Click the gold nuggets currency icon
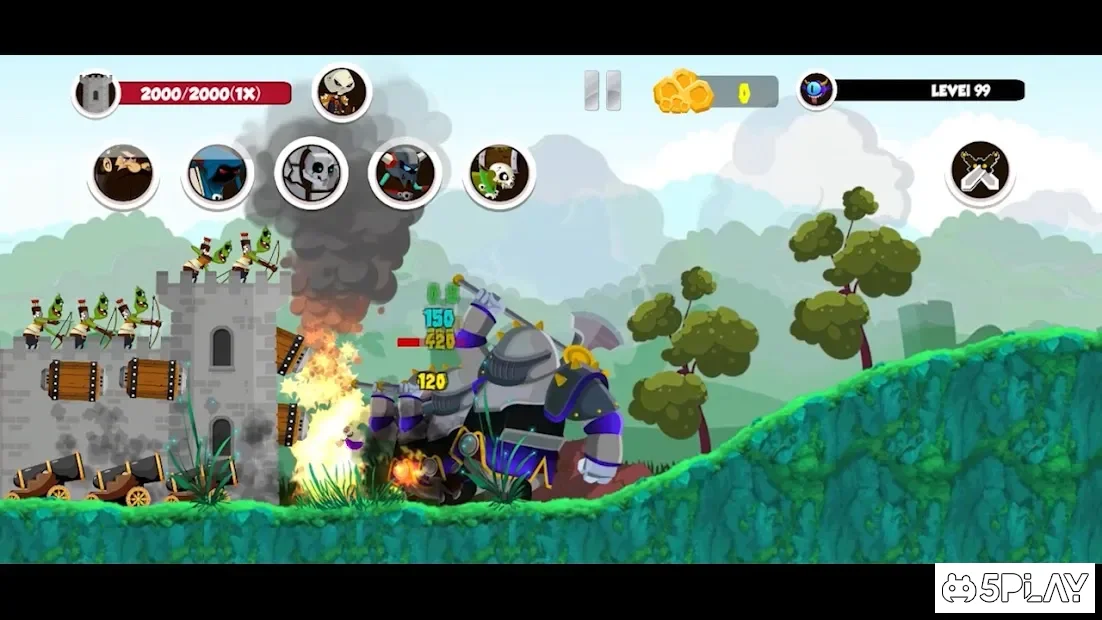 [x=683, y=92]
